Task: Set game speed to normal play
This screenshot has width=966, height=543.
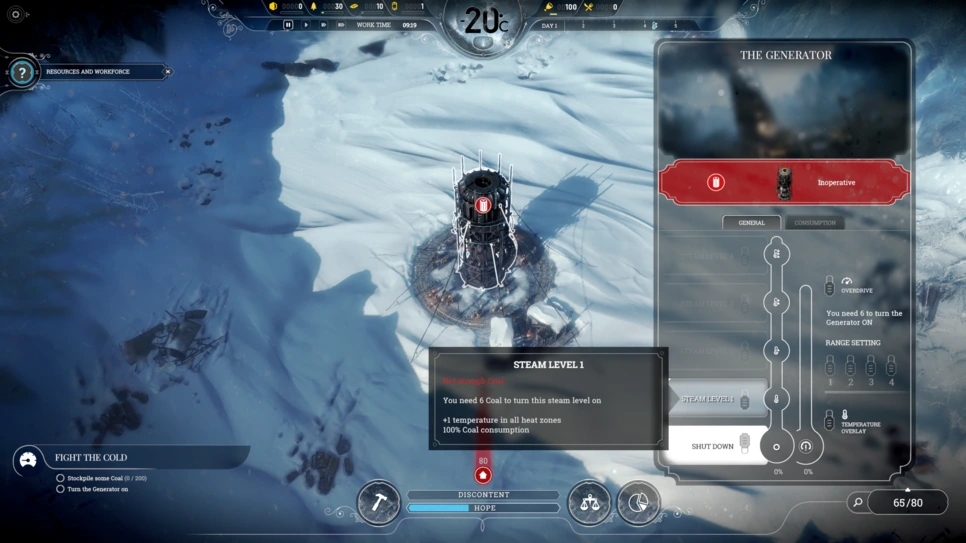Action: coord(306,25)
